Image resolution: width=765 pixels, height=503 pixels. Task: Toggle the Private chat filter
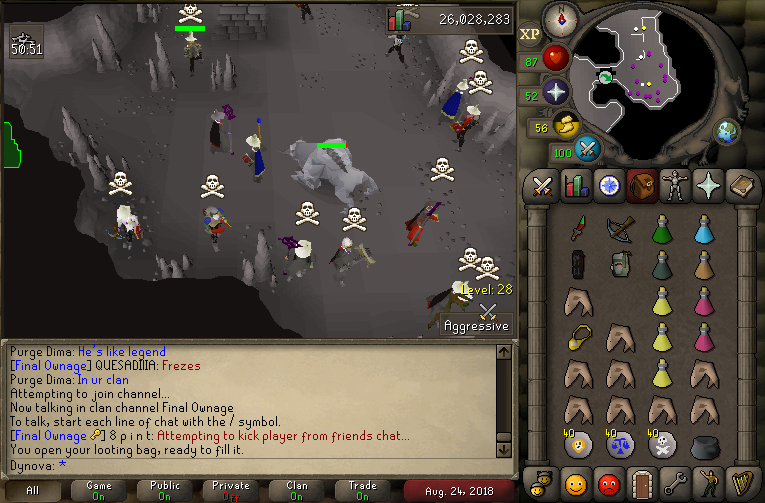(231, 491)
